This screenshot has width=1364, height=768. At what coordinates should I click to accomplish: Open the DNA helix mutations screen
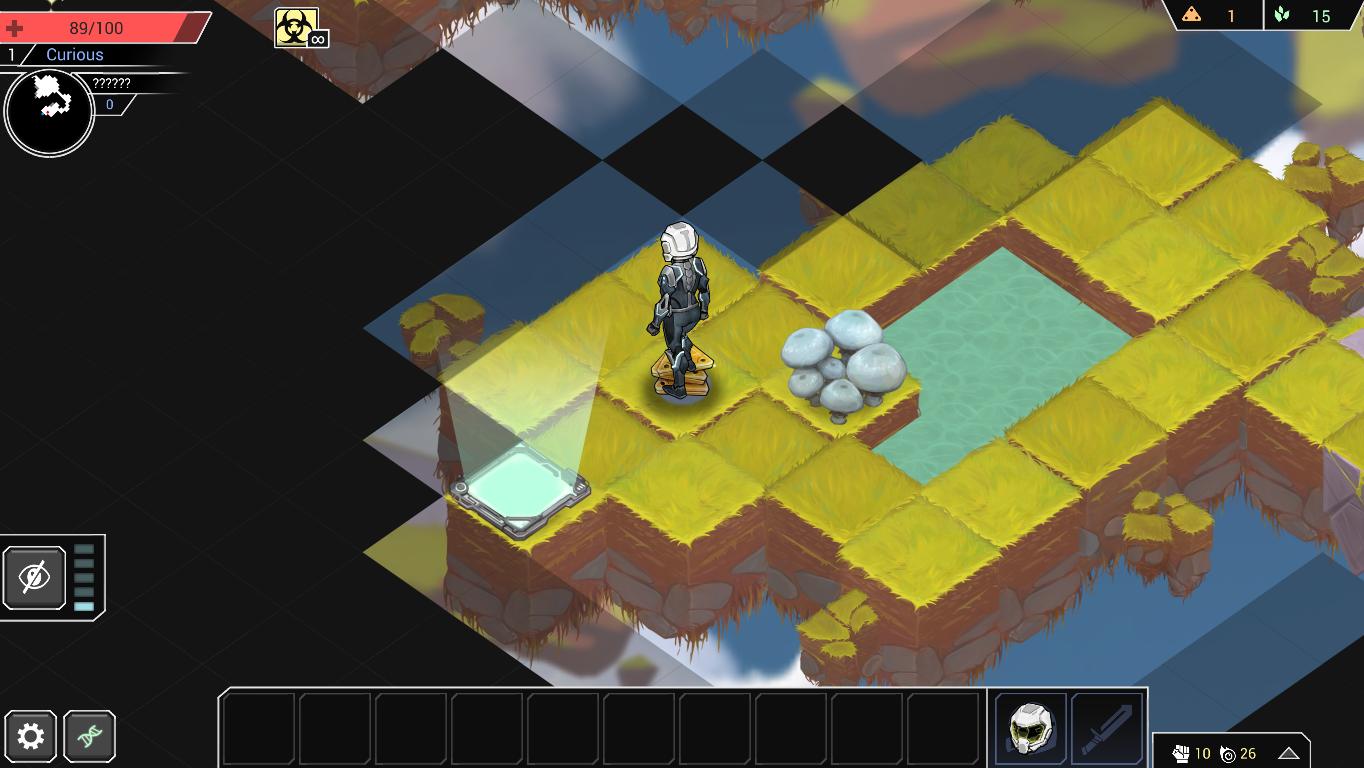tap(90, 737)
